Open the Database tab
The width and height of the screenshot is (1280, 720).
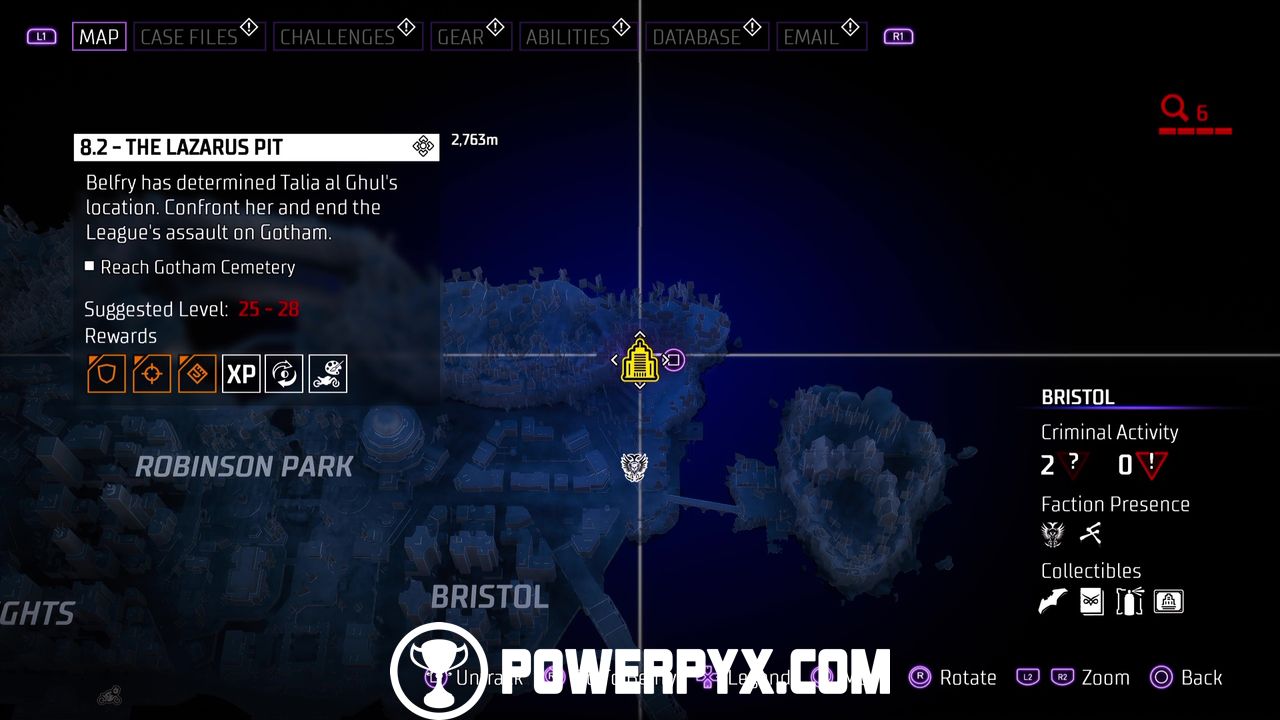[696, 37]
